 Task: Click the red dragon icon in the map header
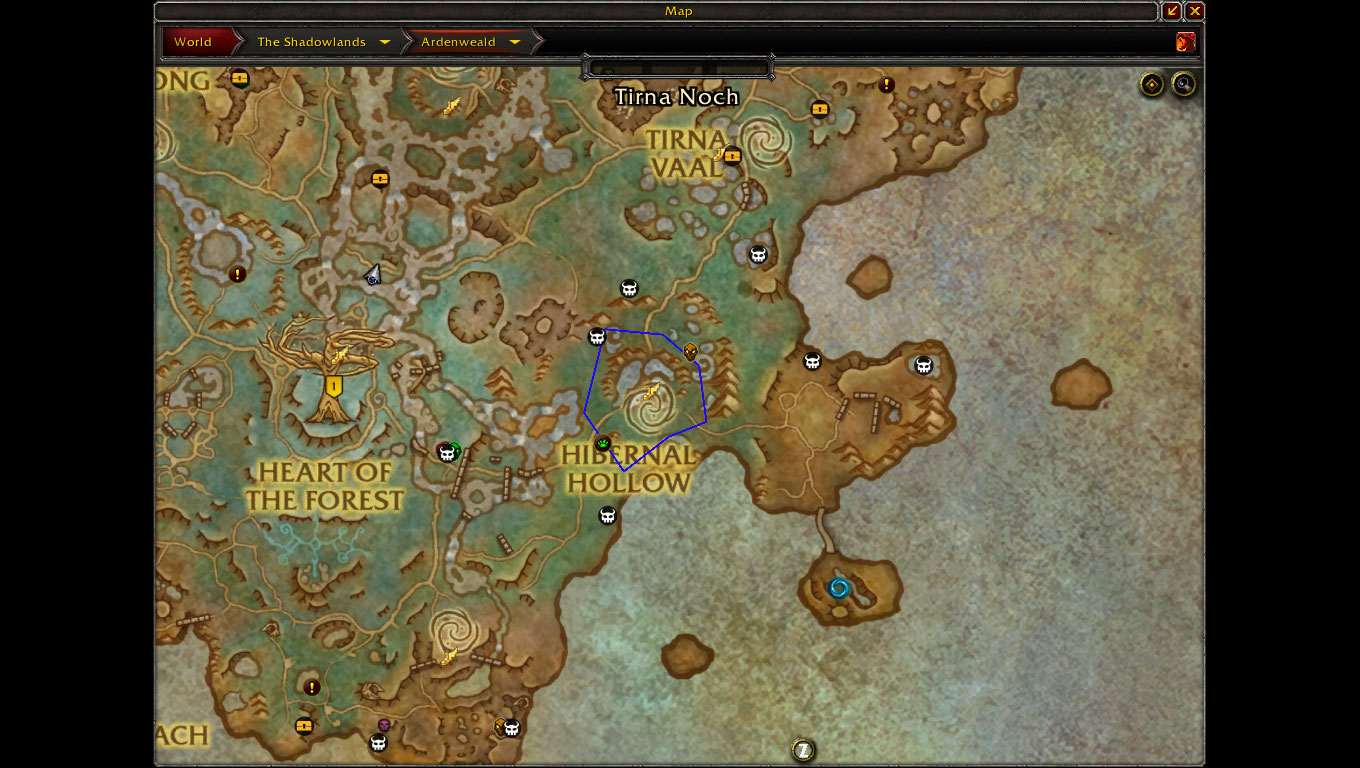coord(1186,42)
